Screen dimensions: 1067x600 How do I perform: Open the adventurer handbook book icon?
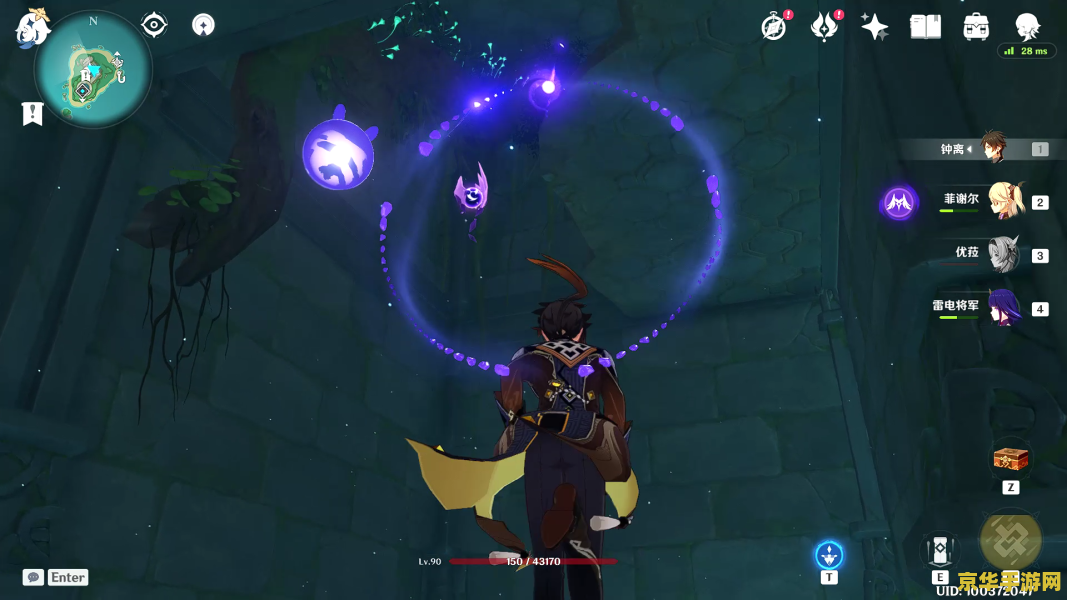coord(925,27)
